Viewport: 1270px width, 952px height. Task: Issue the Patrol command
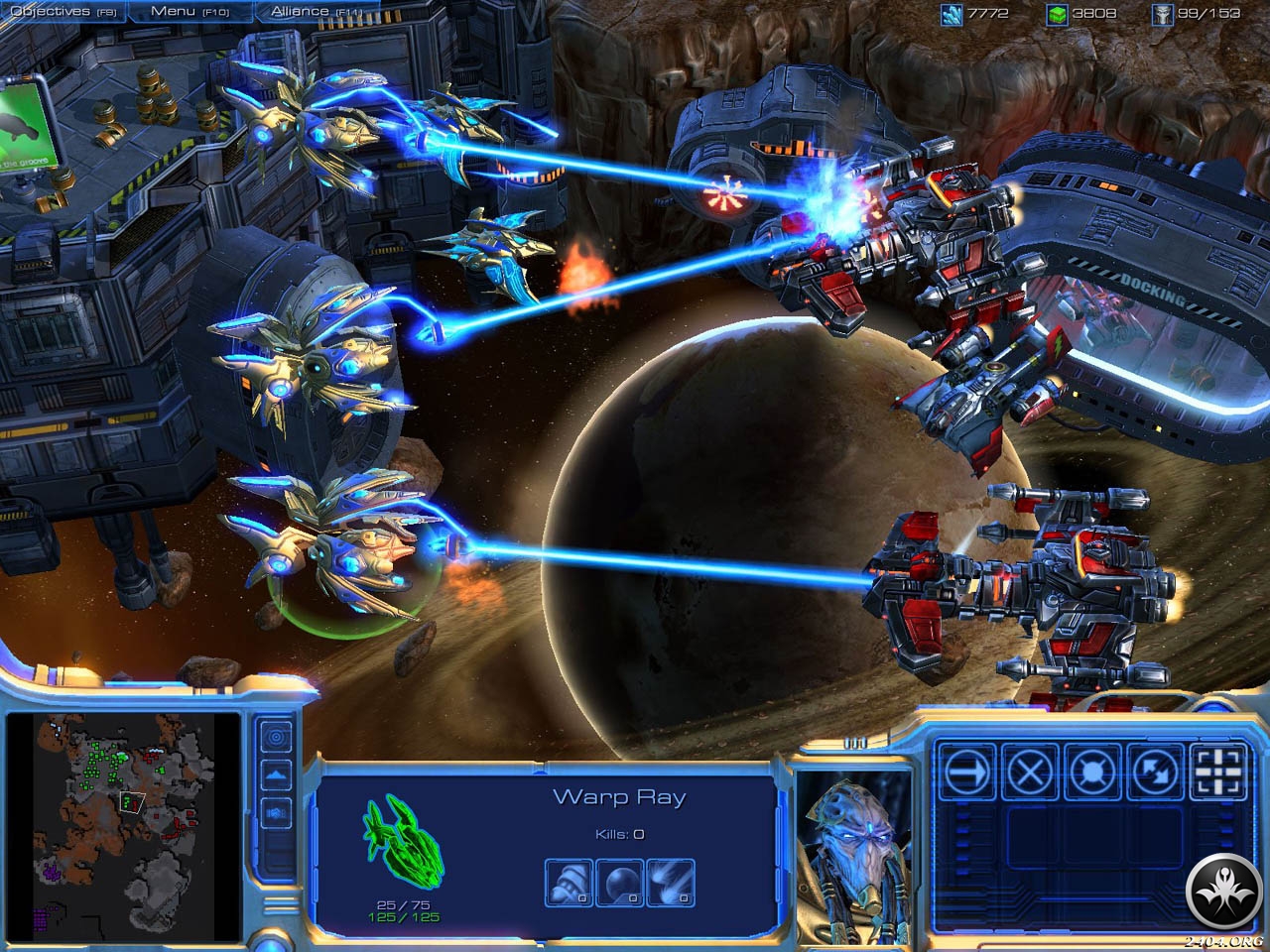(x=1154, y=771)
